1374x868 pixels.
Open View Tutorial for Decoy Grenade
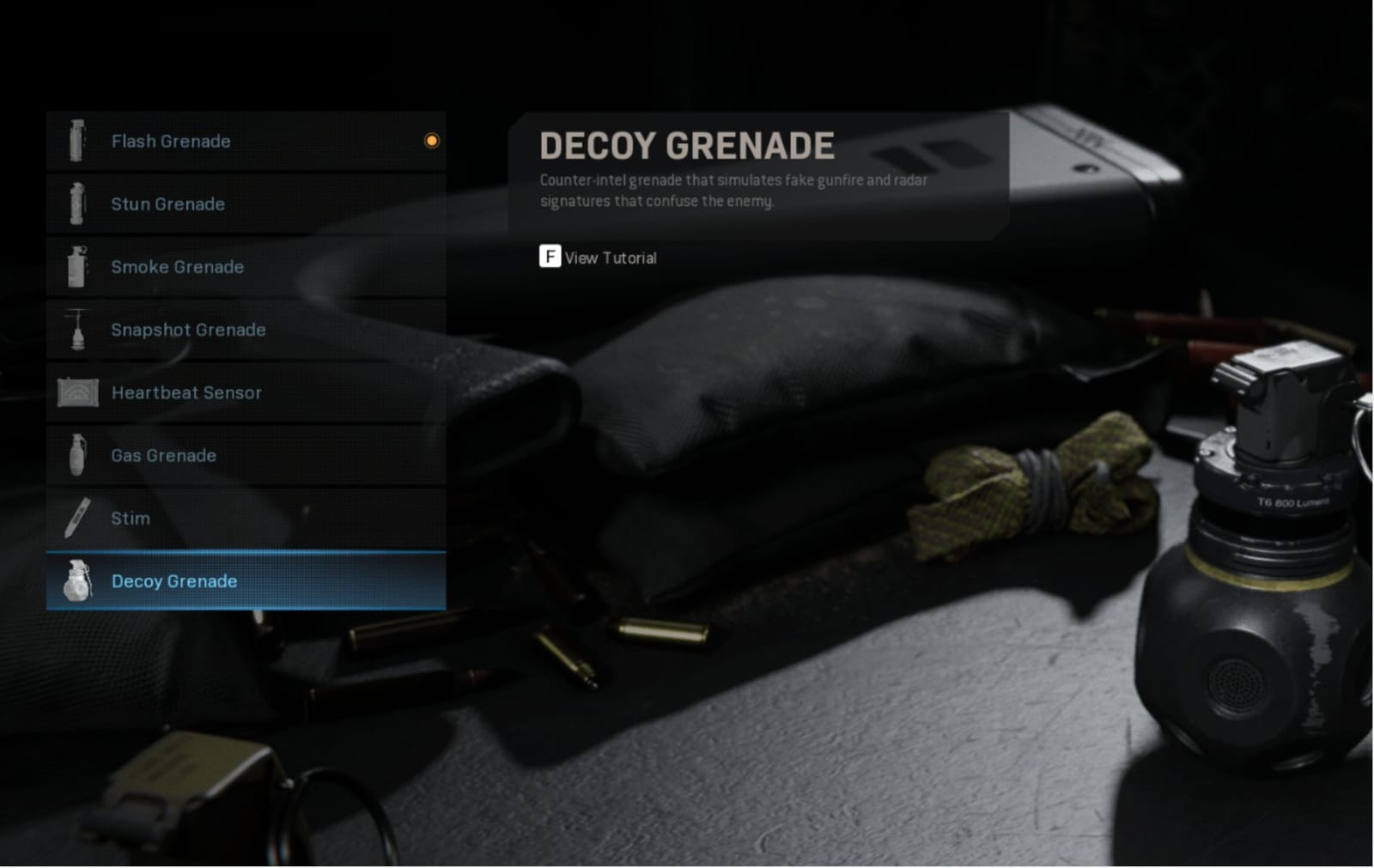(610, 258)
